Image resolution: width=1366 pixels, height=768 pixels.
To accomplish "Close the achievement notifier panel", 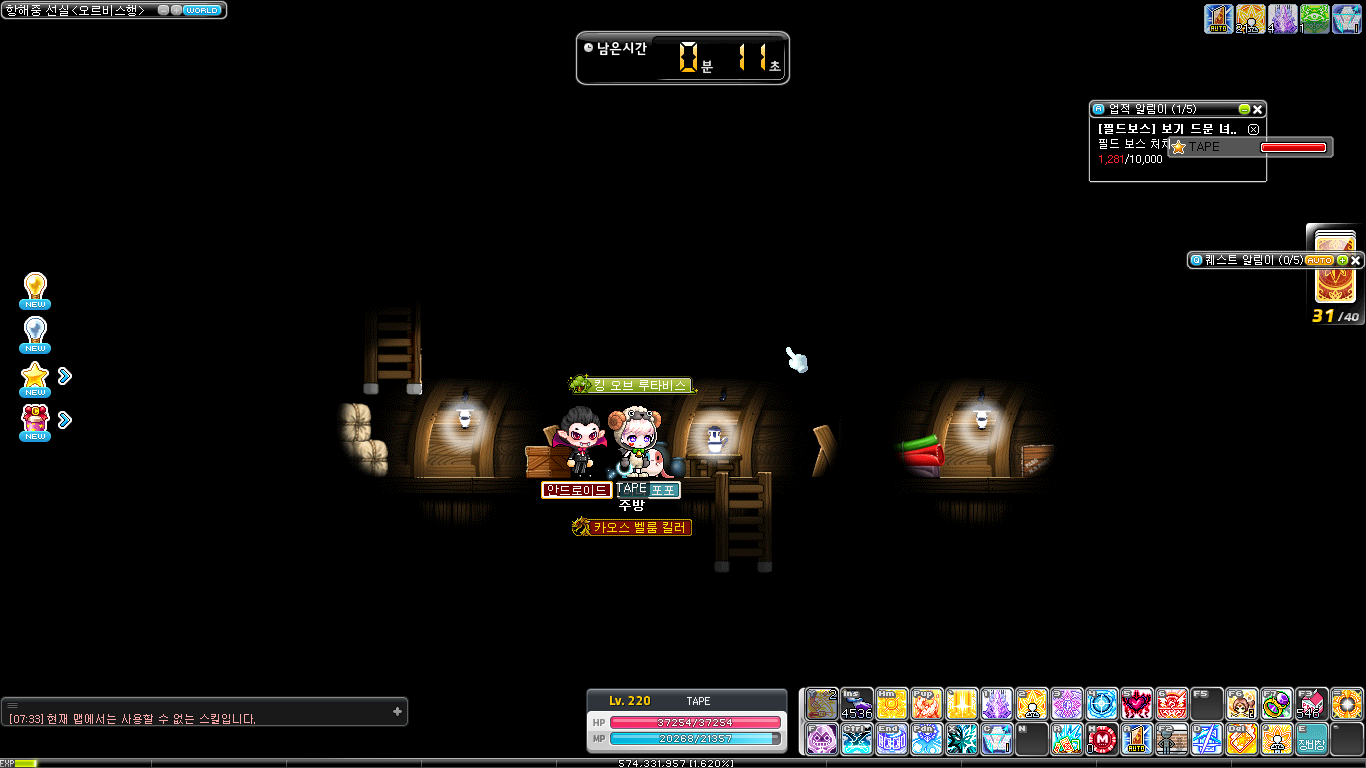I will tap(1258, 109).
